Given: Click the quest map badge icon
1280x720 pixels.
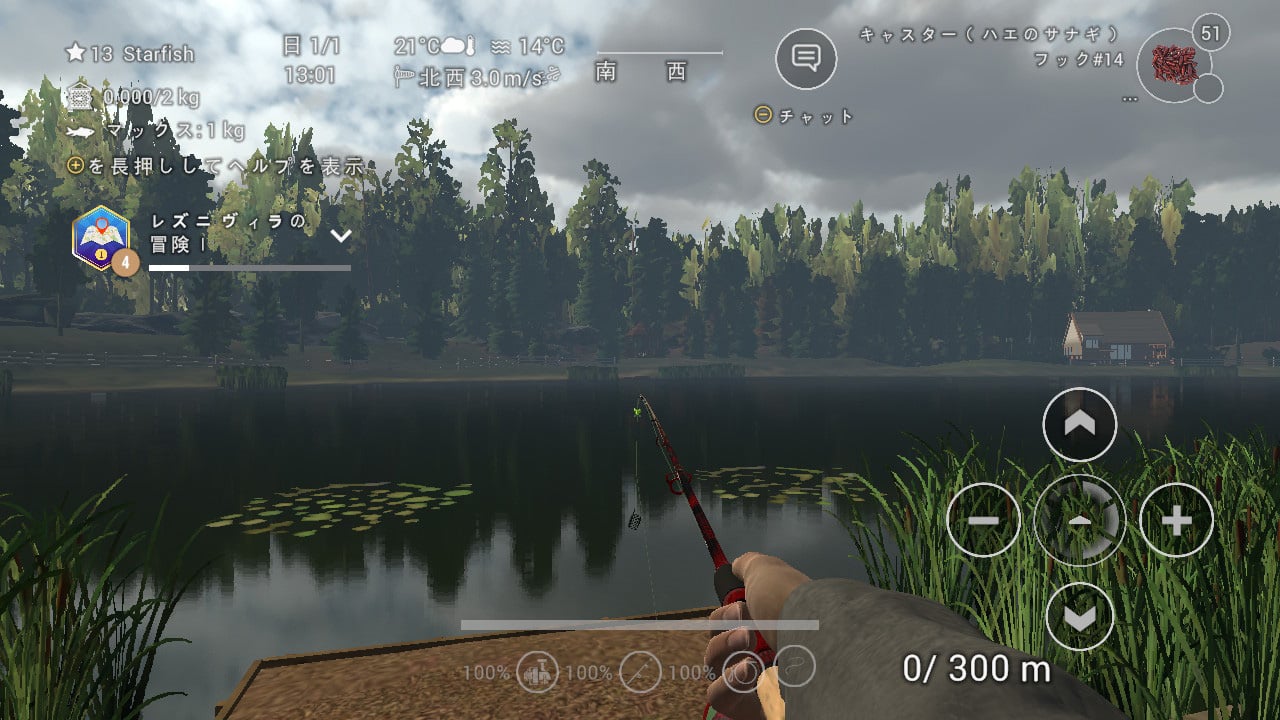Looking at the screenshot, I should tap(103, 238).
